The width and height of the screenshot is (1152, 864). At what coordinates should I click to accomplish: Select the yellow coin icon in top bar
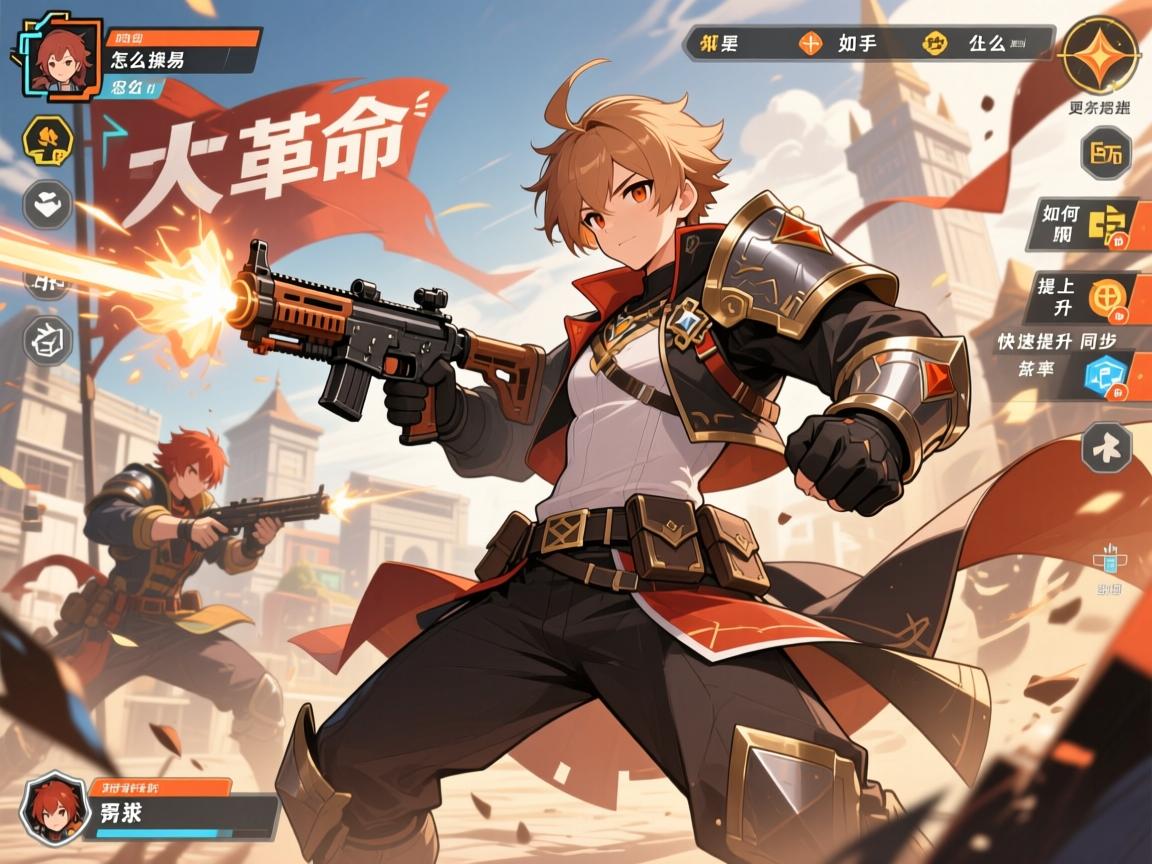point(937,43)
